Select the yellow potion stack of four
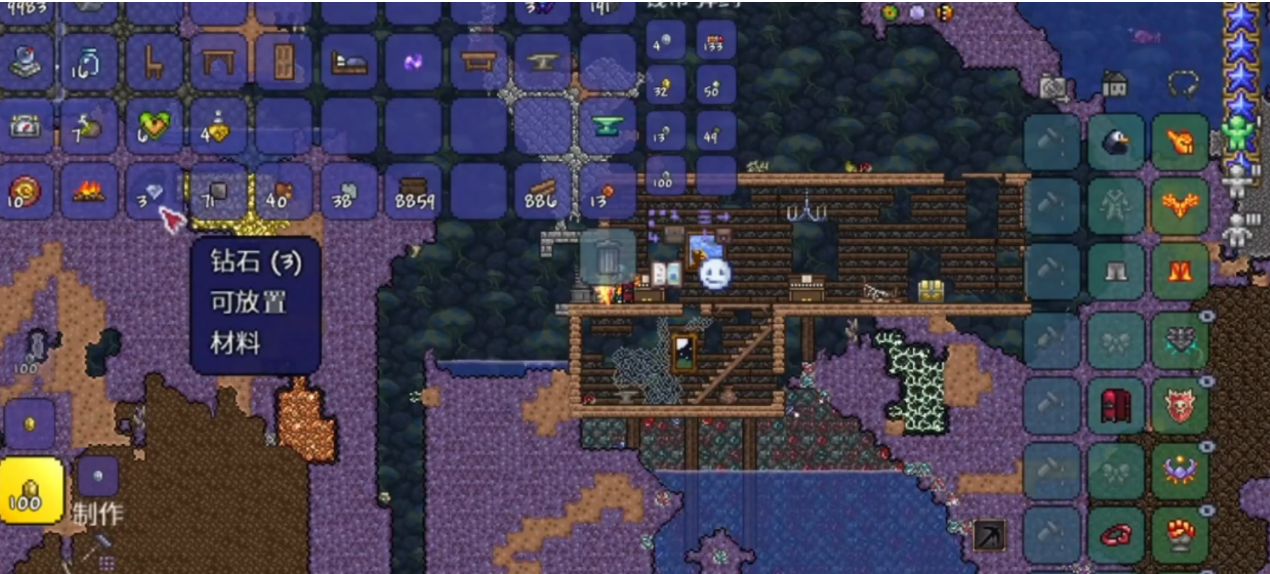The width and height of the screenshot is (1270, 574). click(x=218, y=127)
